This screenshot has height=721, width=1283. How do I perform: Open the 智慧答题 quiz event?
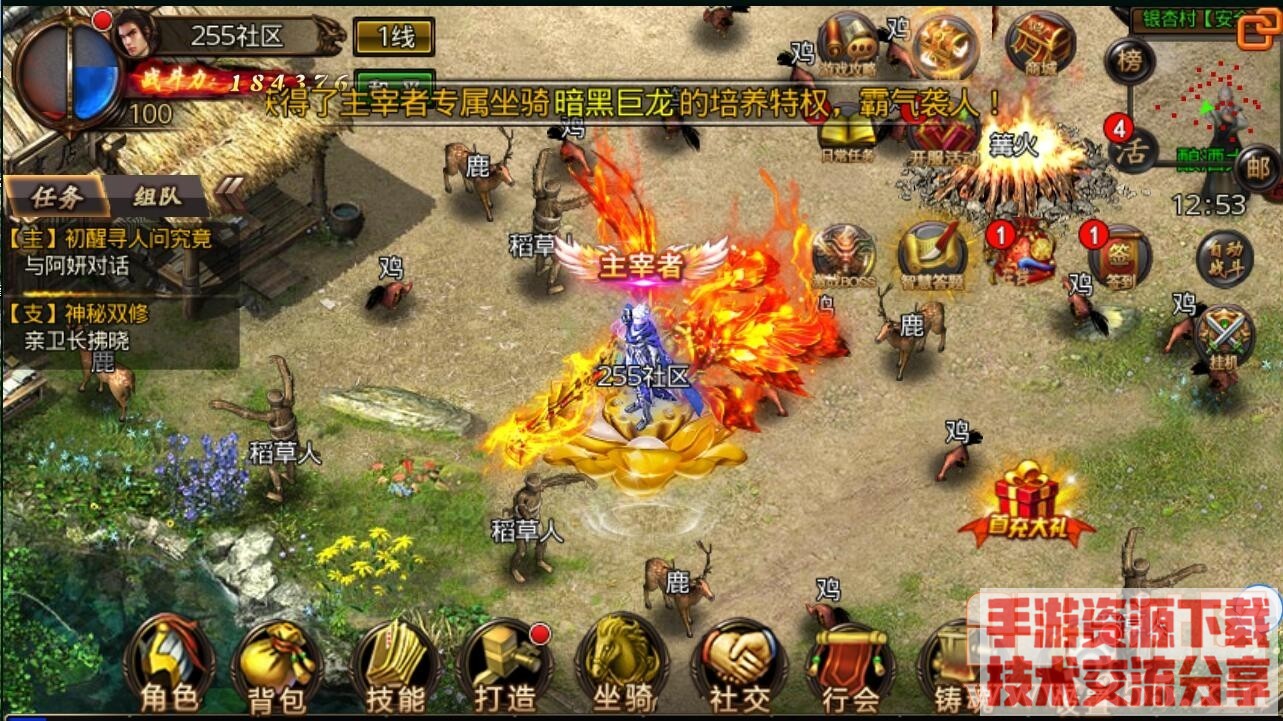pos(932,257)
